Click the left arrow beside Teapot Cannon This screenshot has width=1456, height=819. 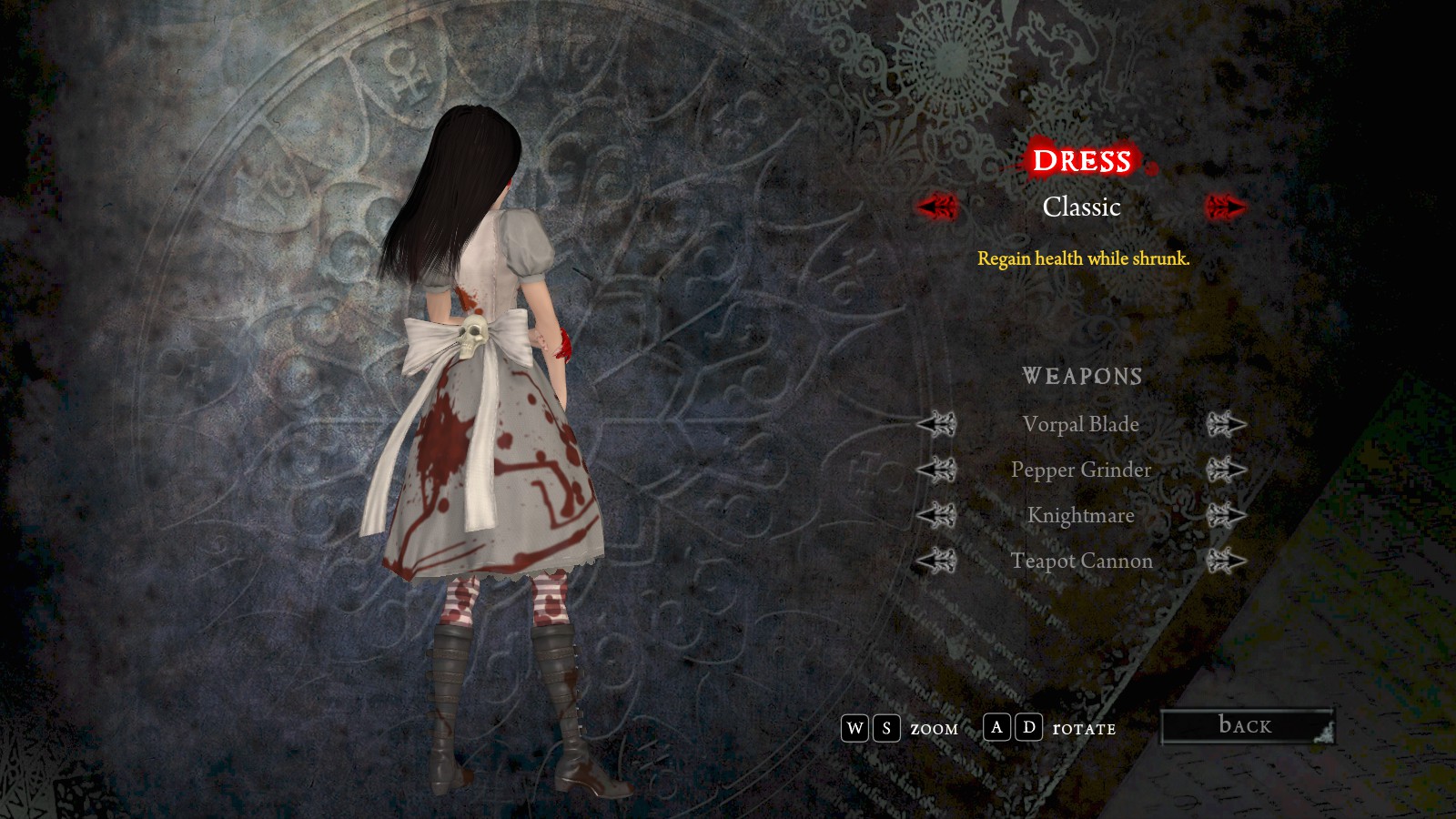click(936, 561)
